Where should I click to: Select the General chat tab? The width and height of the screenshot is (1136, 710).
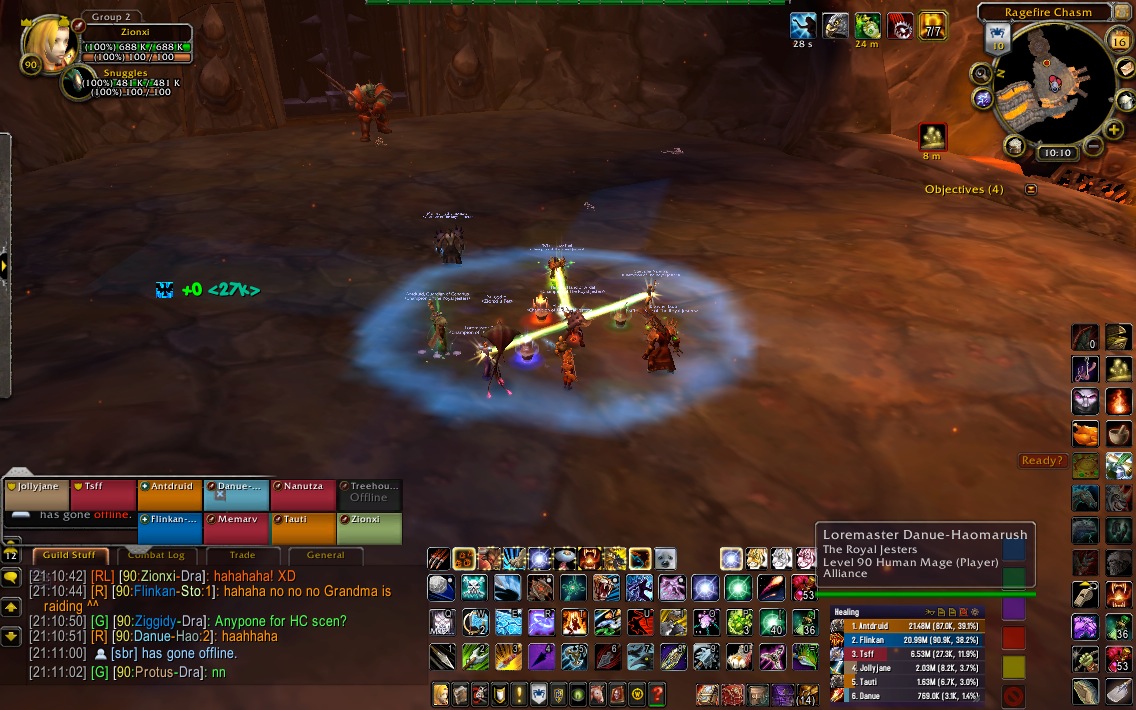pos(325,555)
